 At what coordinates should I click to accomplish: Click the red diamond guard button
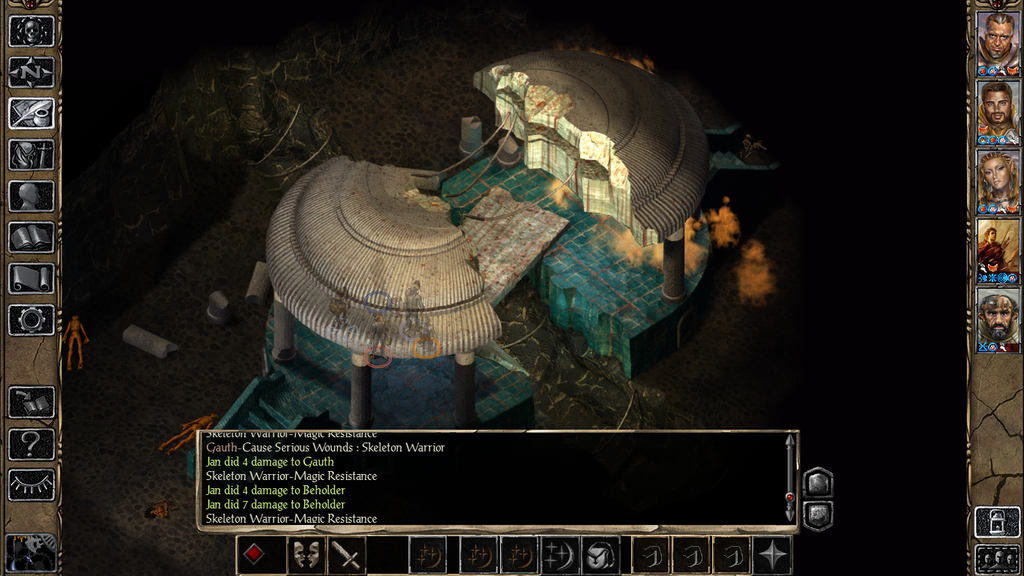pyautogui.click(x=255, y=555)
